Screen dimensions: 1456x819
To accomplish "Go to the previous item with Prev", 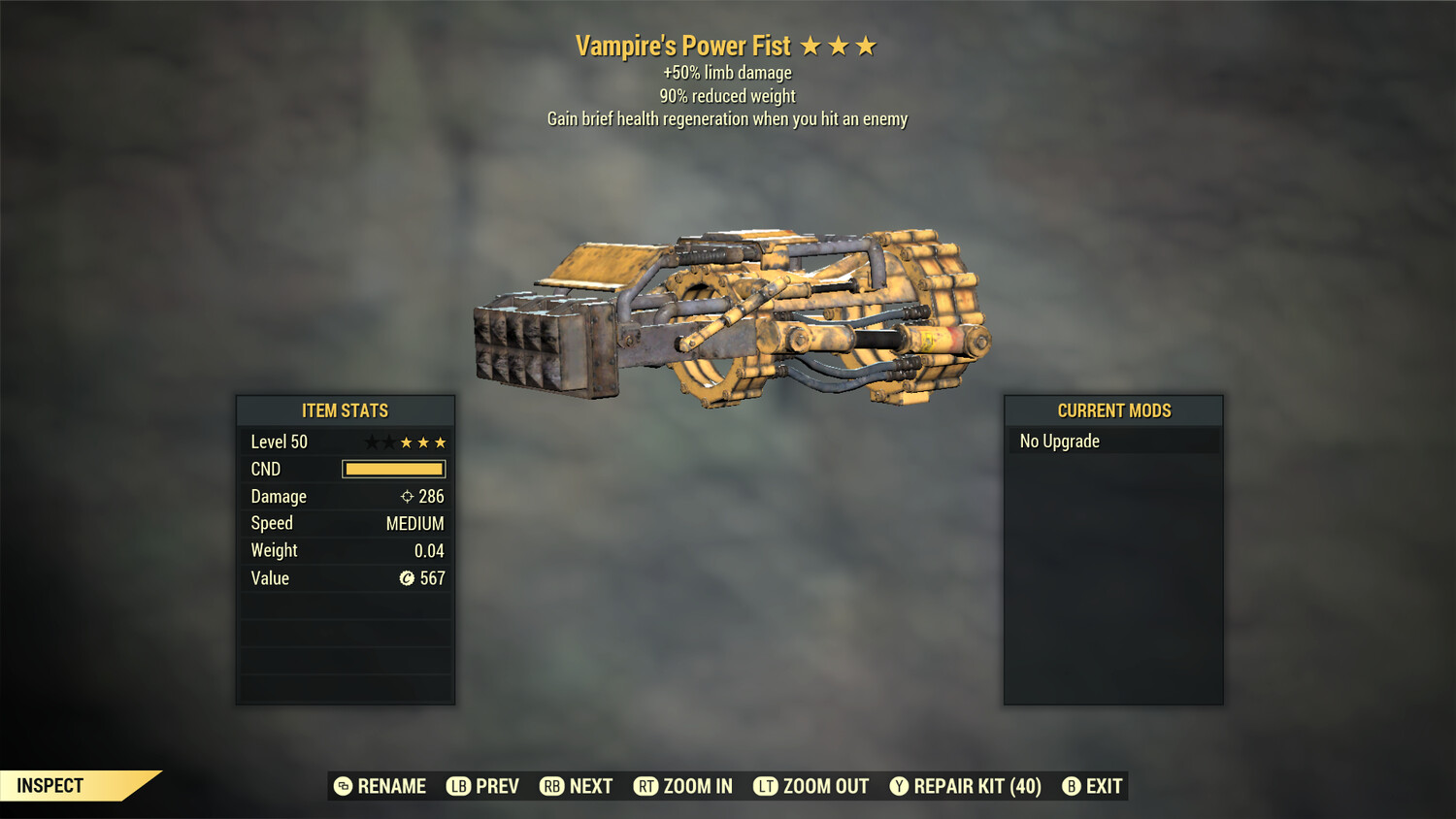I will point(483,786).
